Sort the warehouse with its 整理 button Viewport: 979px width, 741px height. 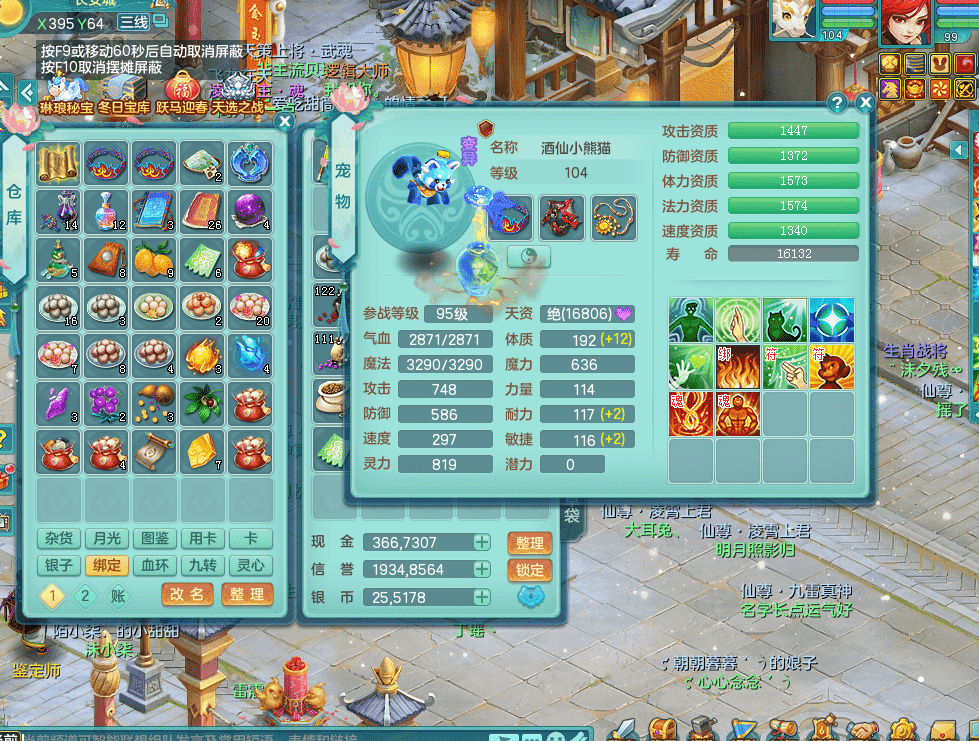tap(246, 594)
